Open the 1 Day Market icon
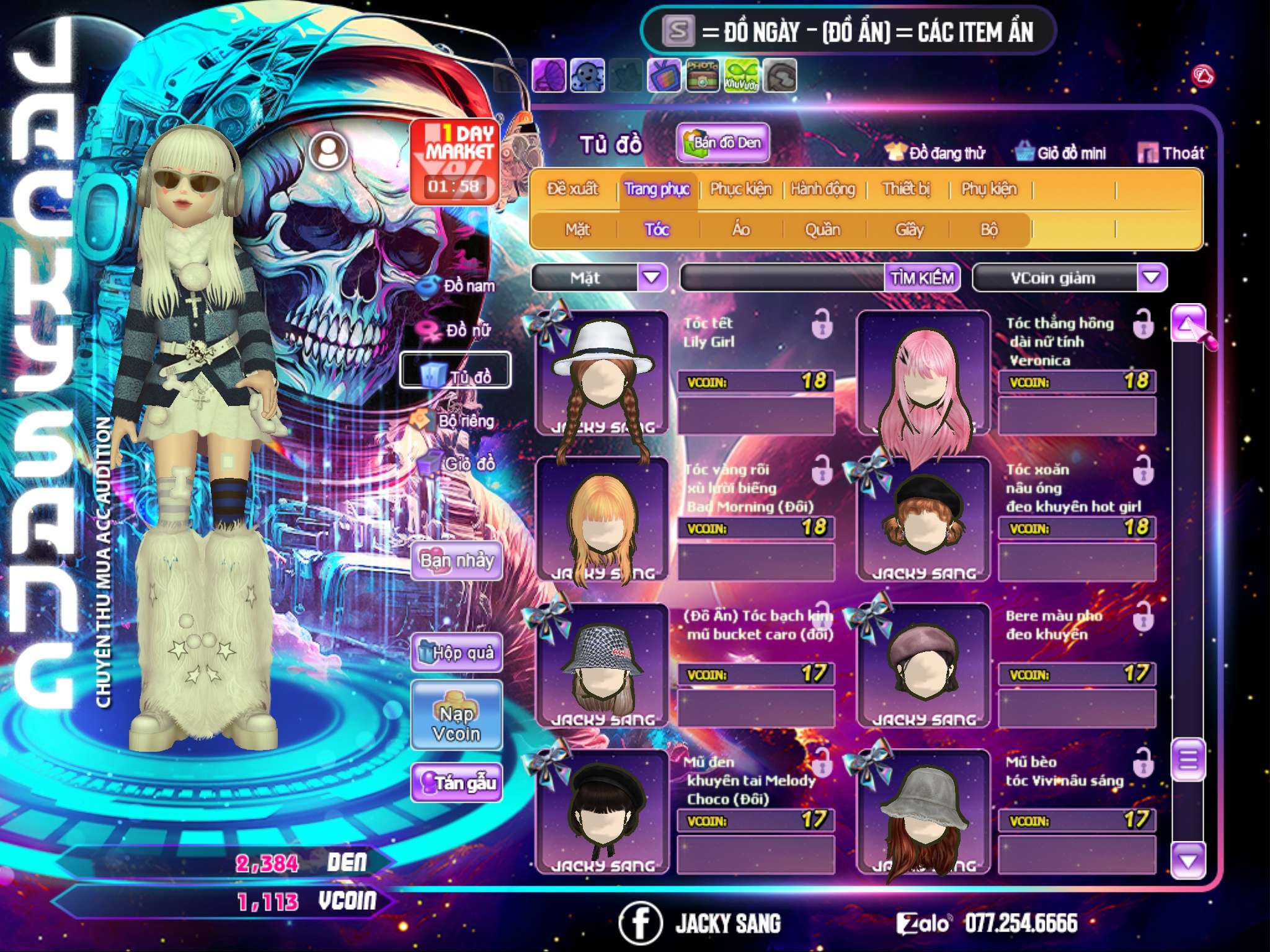The image size is (1270, 952). (x=455, y=161)
